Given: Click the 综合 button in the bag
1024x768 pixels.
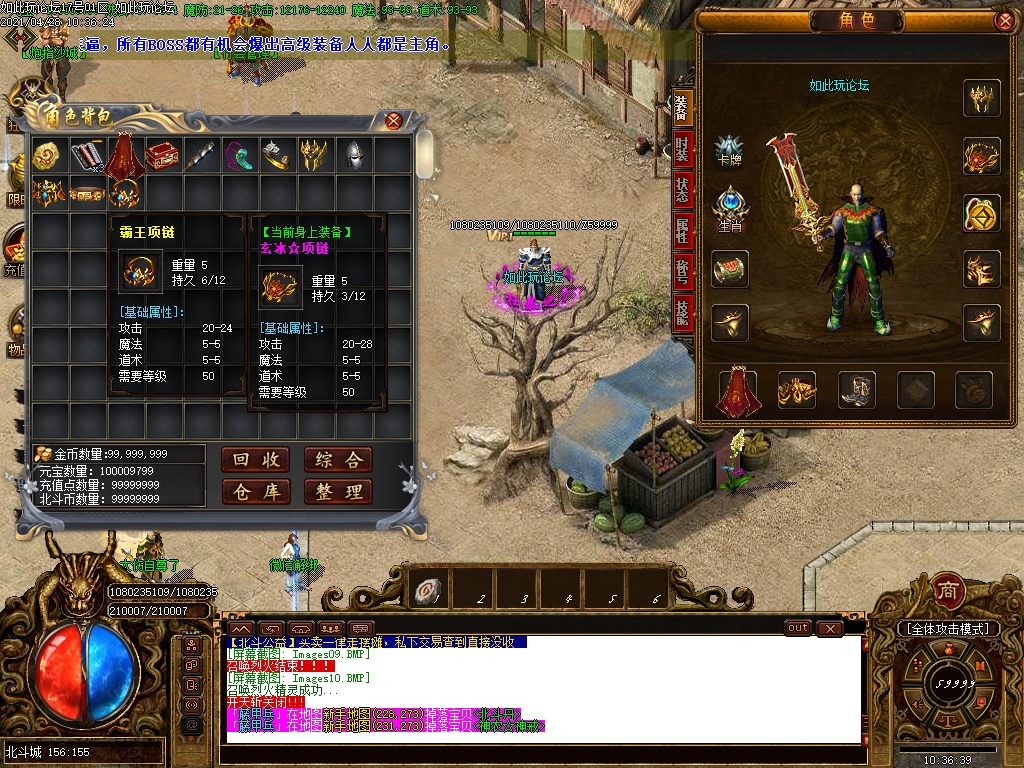Looking at the screenshot, I should tap(339, 460).
